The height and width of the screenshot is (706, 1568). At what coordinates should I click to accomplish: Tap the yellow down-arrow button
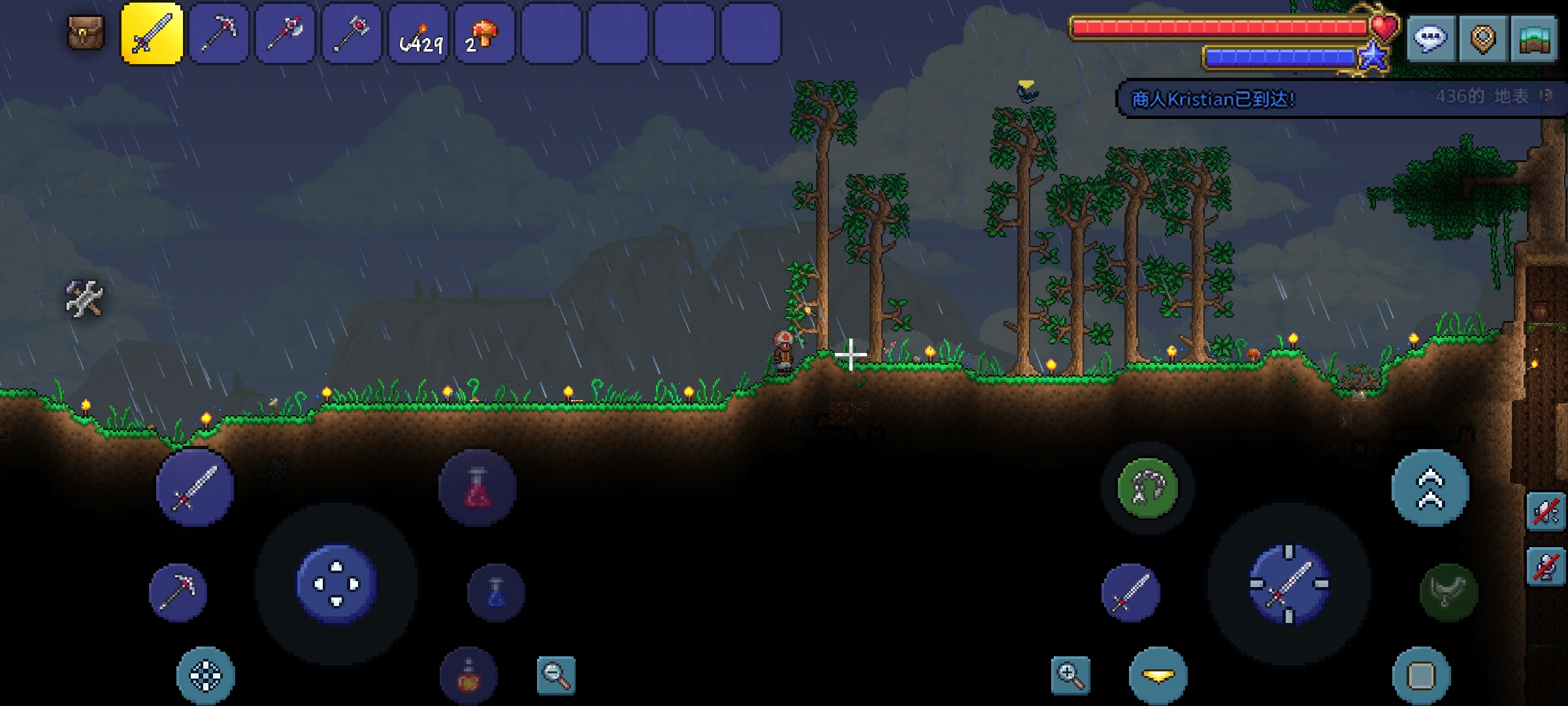[1158, 675]
